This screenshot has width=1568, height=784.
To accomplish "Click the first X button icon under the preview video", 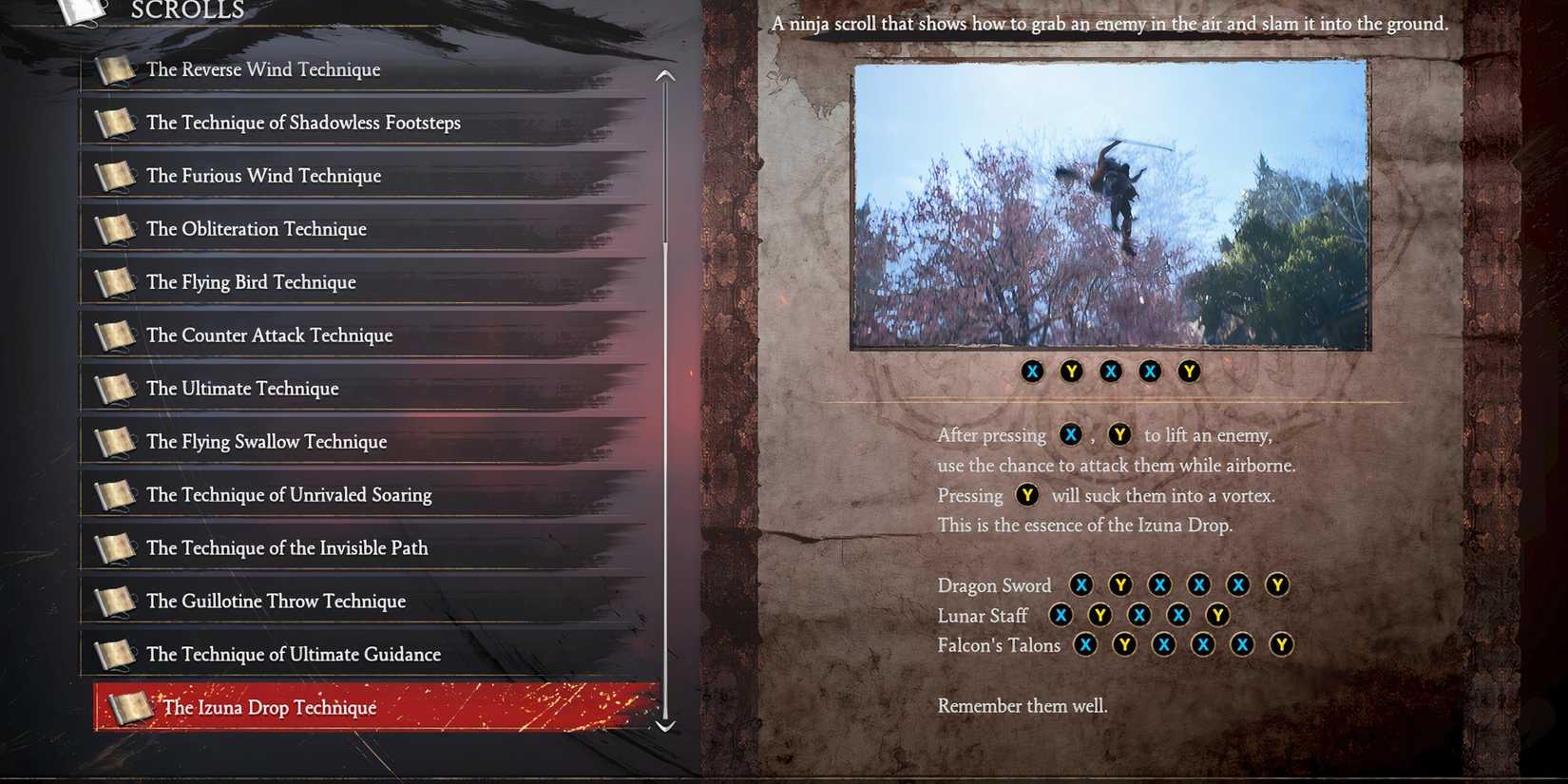I will coord(1033,372).
